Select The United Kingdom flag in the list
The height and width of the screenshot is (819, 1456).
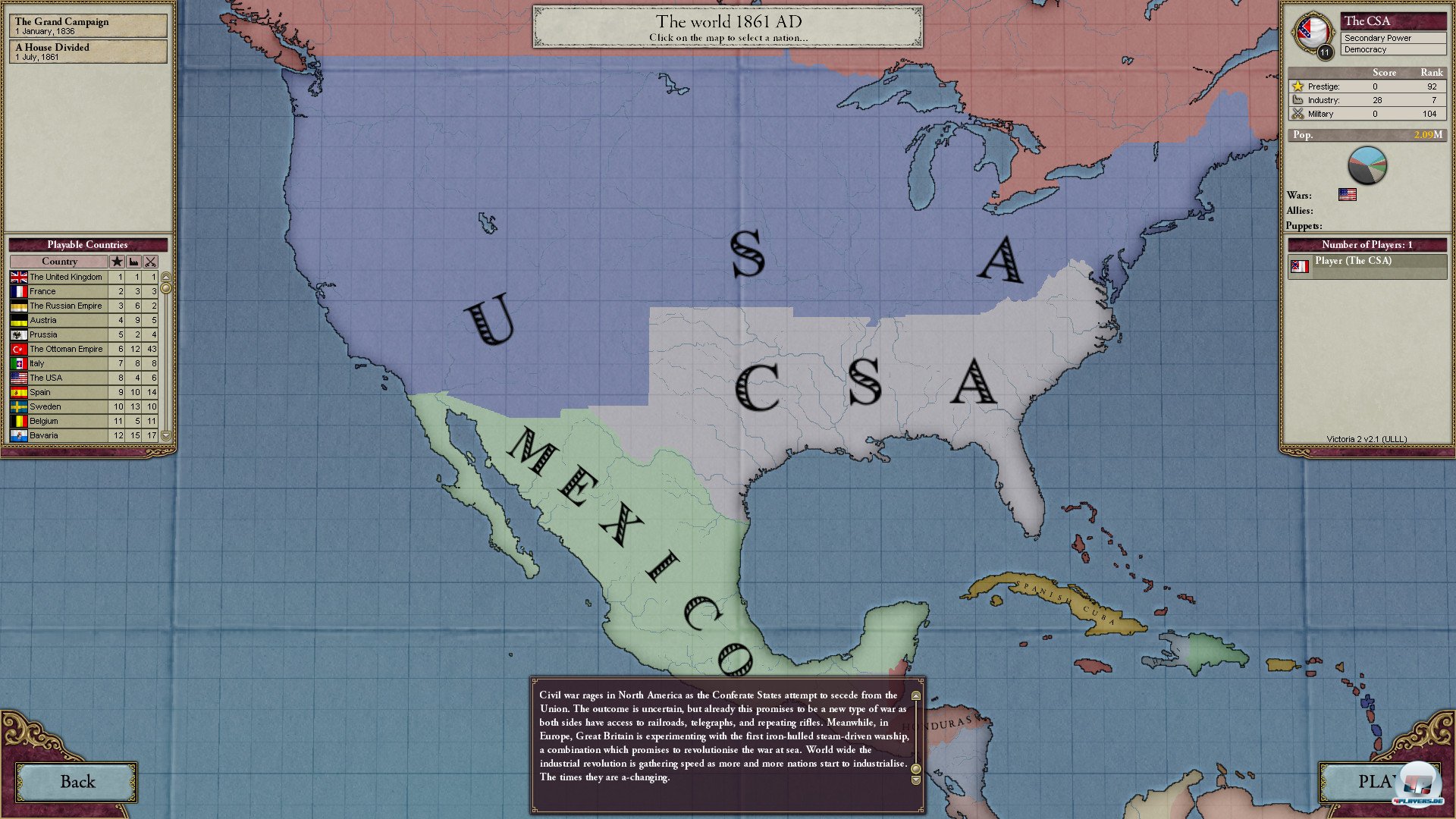[18, 277]
